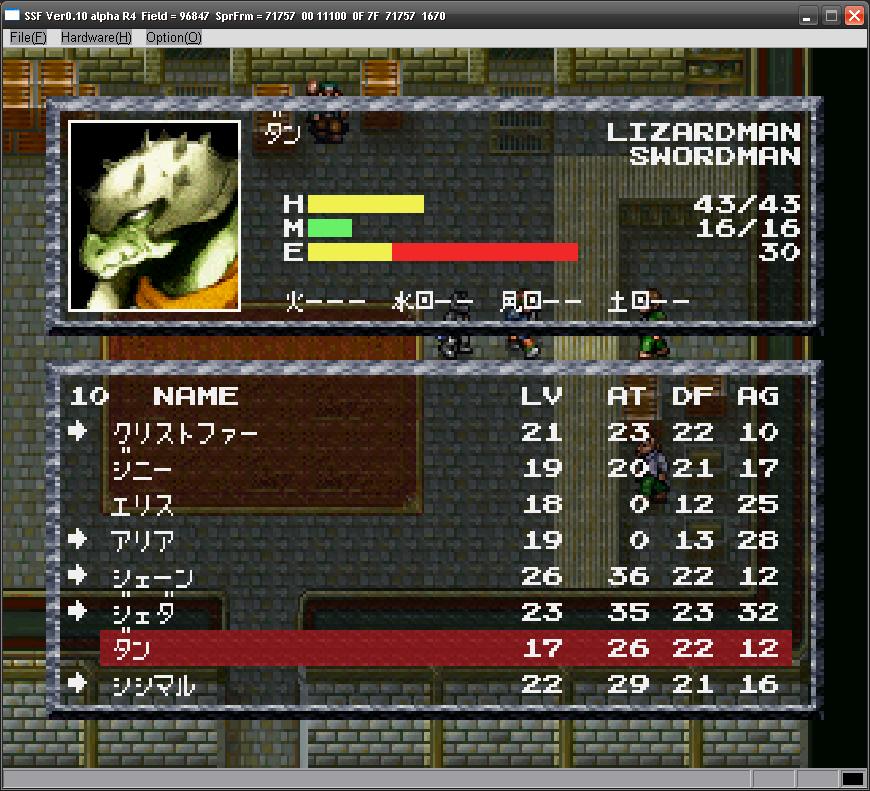Open the Option(O) menu
The width and height of the screenshot is (870, 791).
174,37
